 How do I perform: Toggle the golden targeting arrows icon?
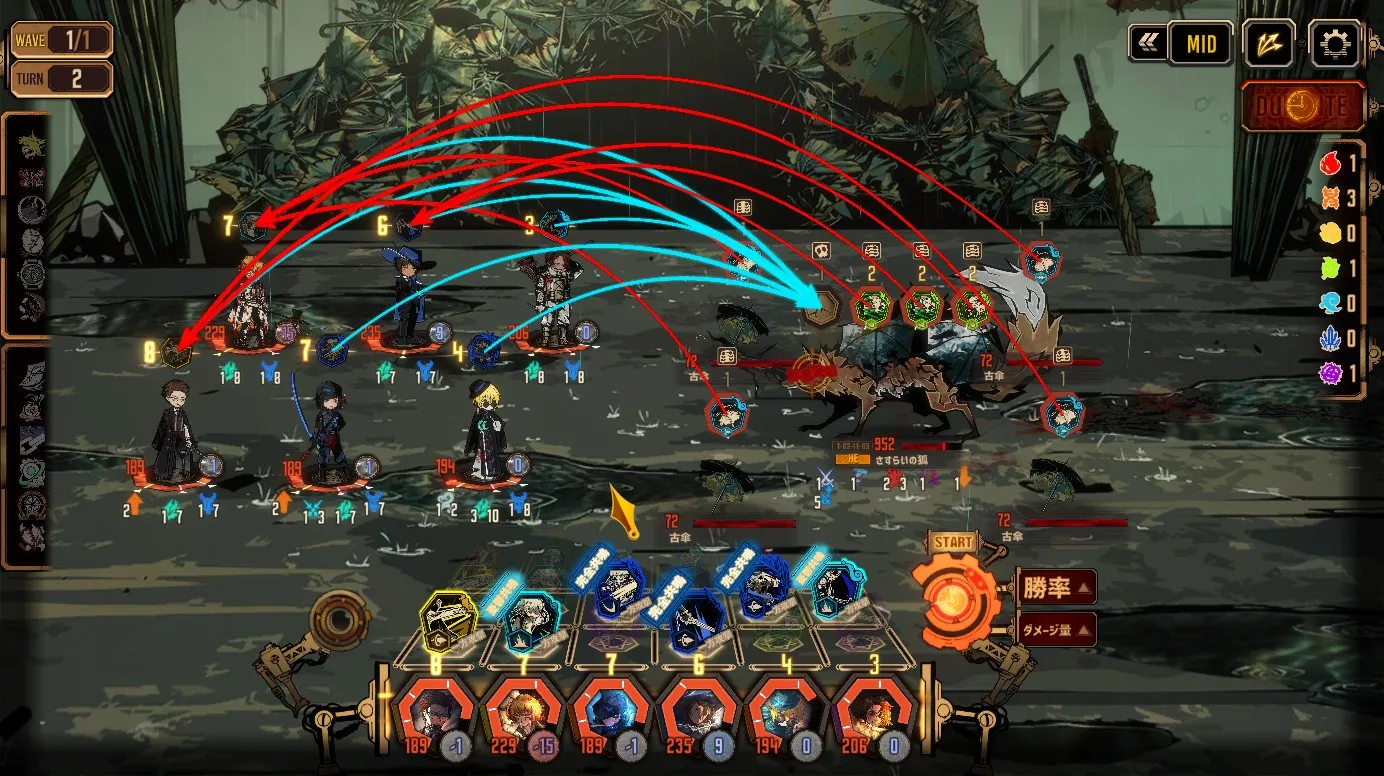point(1269,44)
